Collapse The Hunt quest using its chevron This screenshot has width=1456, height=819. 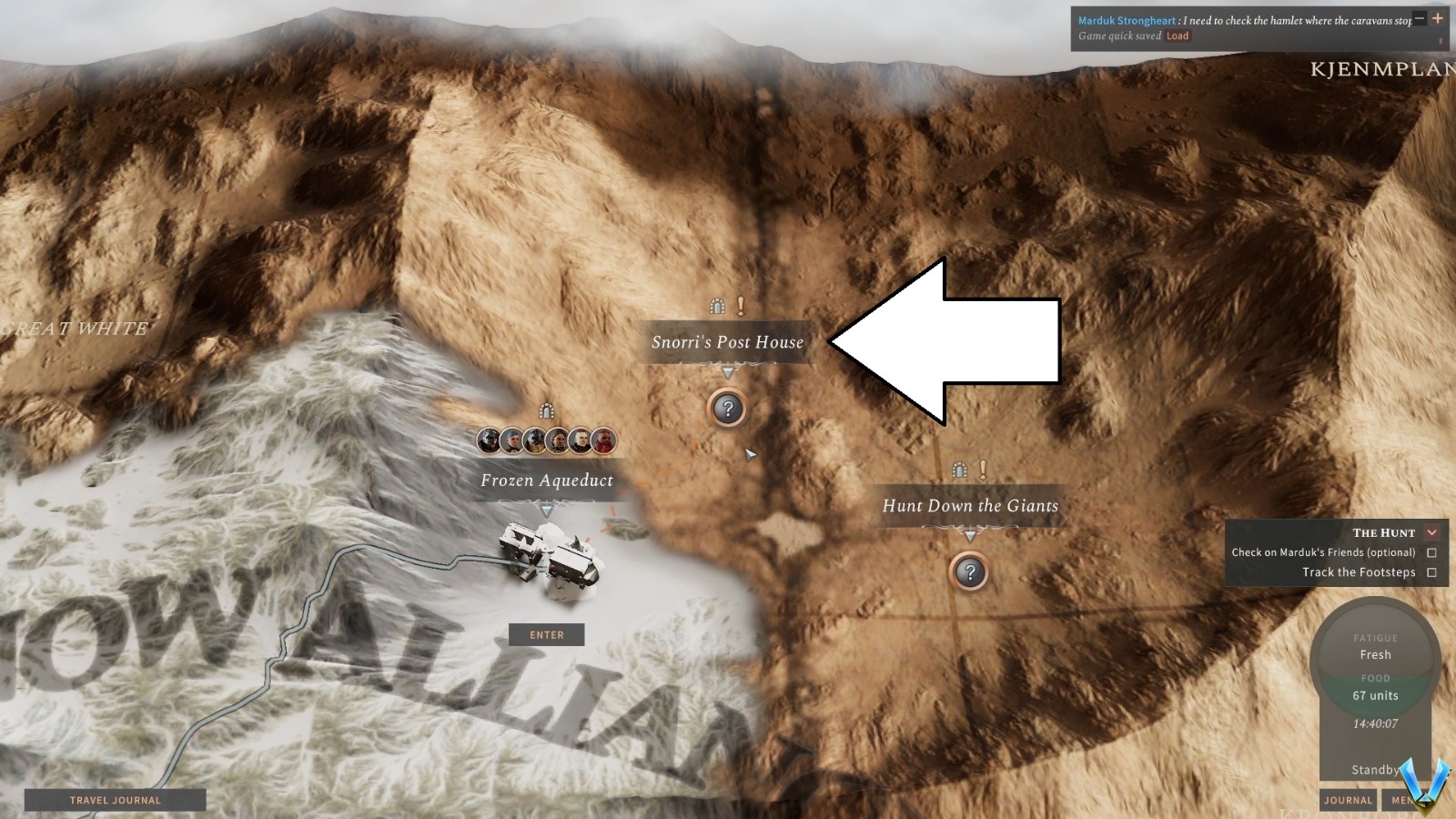[1431, 532]
